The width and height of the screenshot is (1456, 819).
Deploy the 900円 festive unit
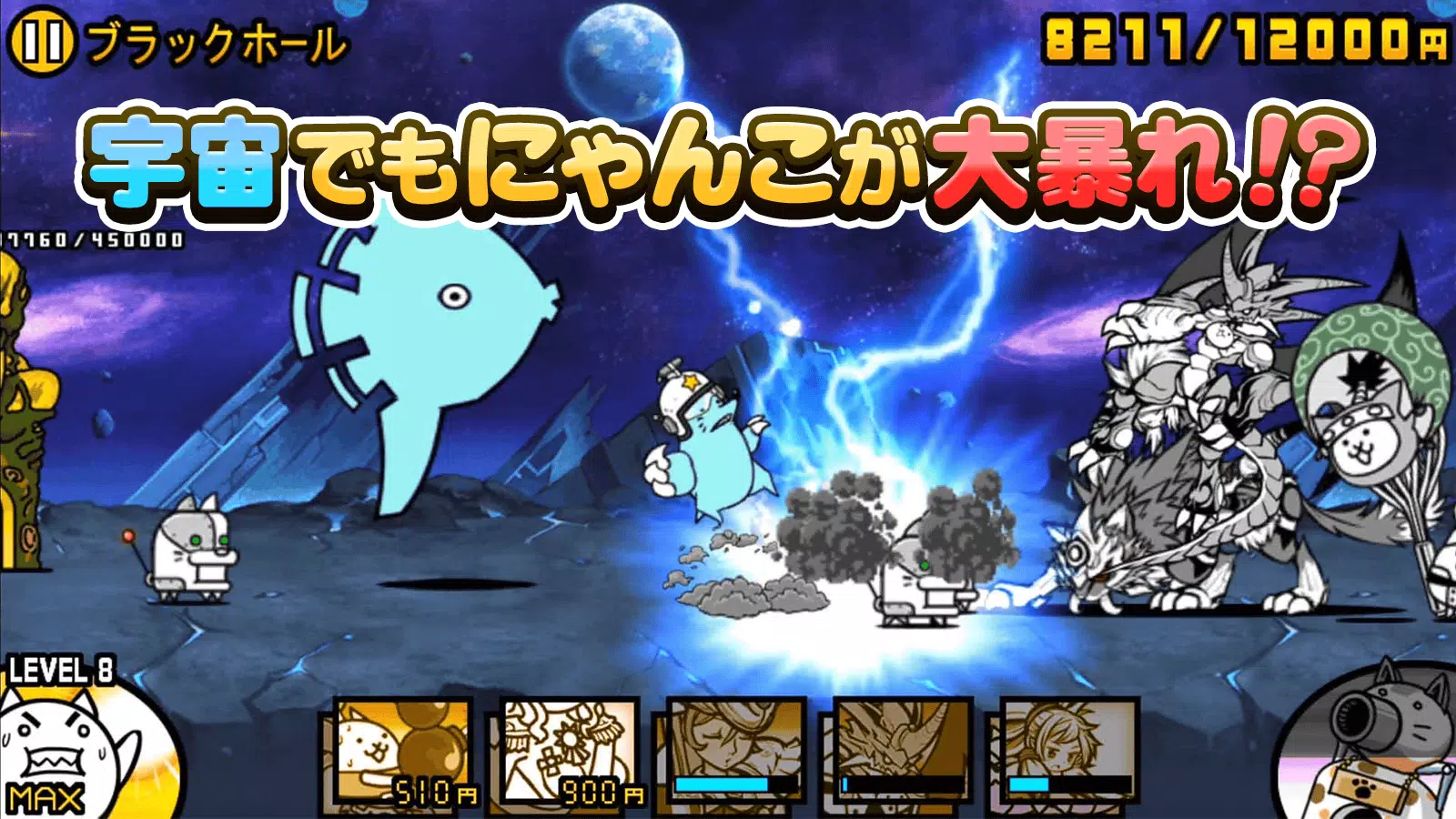[569, 751]
